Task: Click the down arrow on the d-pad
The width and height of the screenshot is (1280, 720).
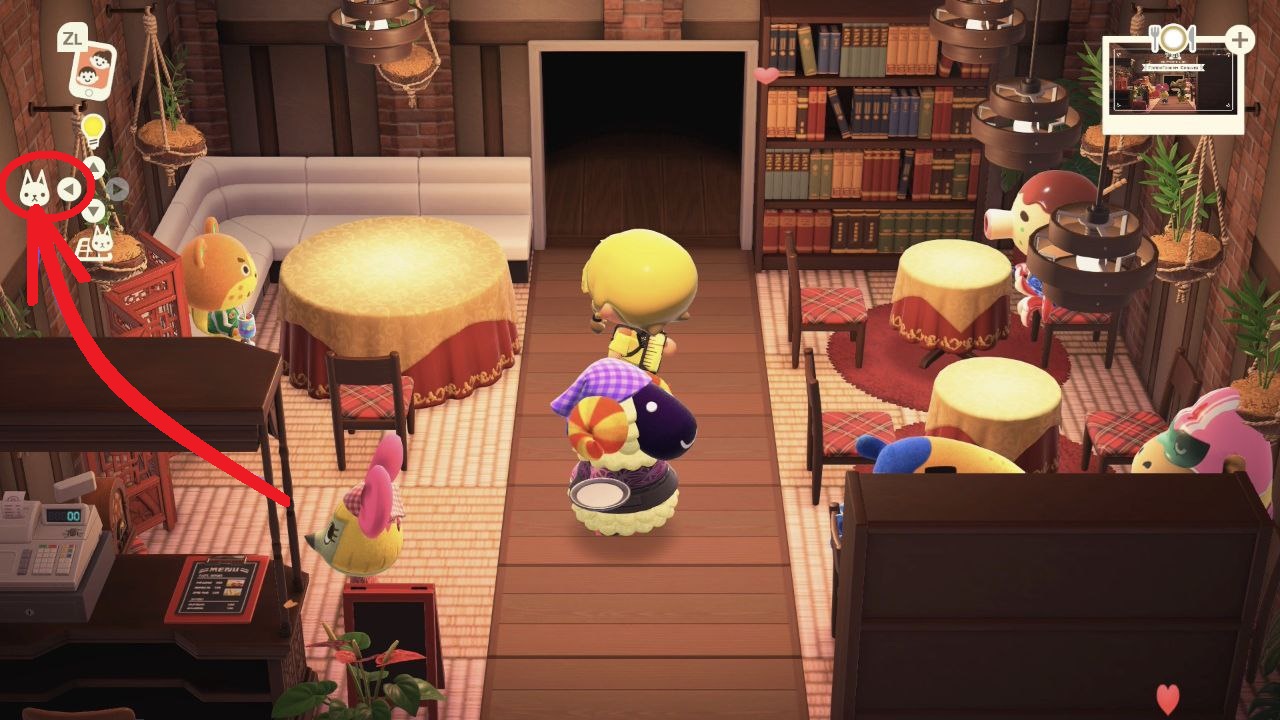Action: point(93,210)
